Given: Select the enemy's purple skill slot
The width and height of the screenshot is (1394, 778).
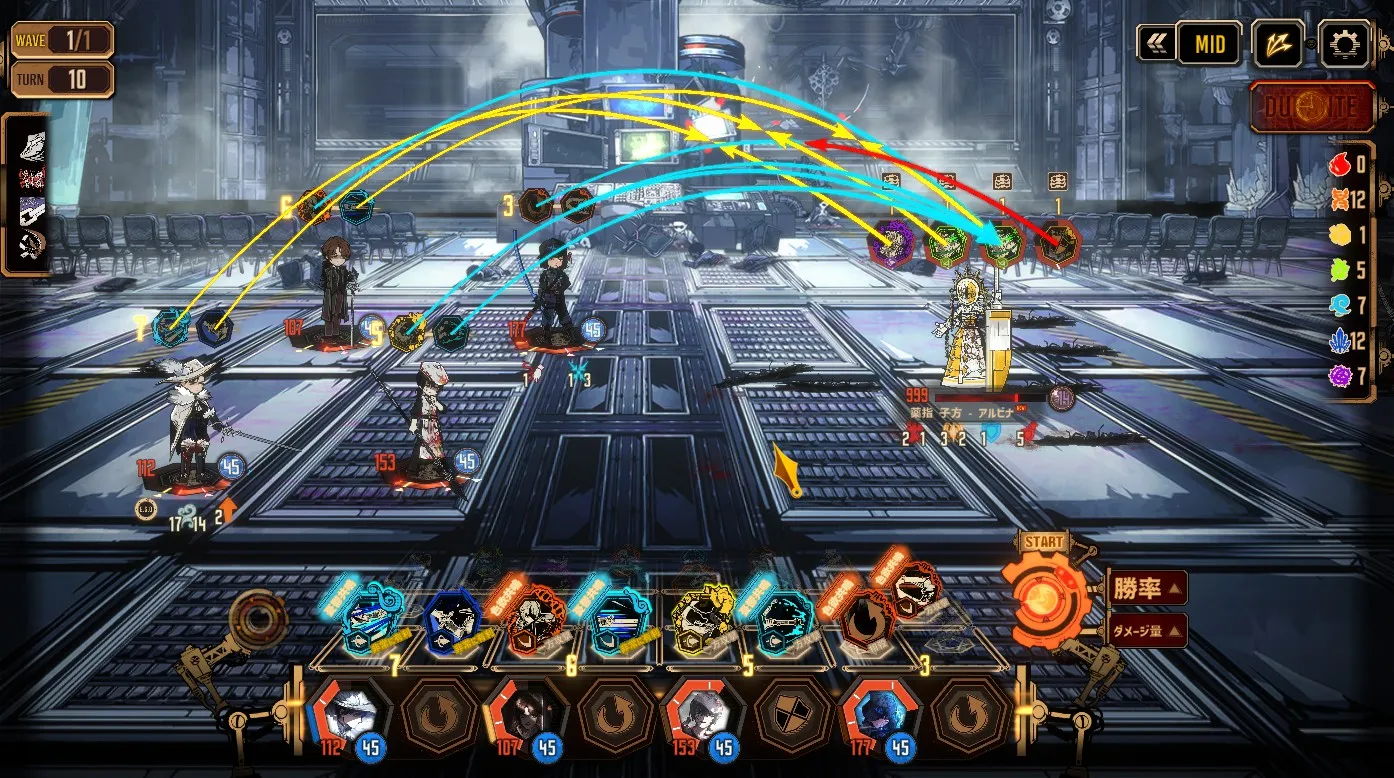Looking at the screenshot, I should point(888,242).
